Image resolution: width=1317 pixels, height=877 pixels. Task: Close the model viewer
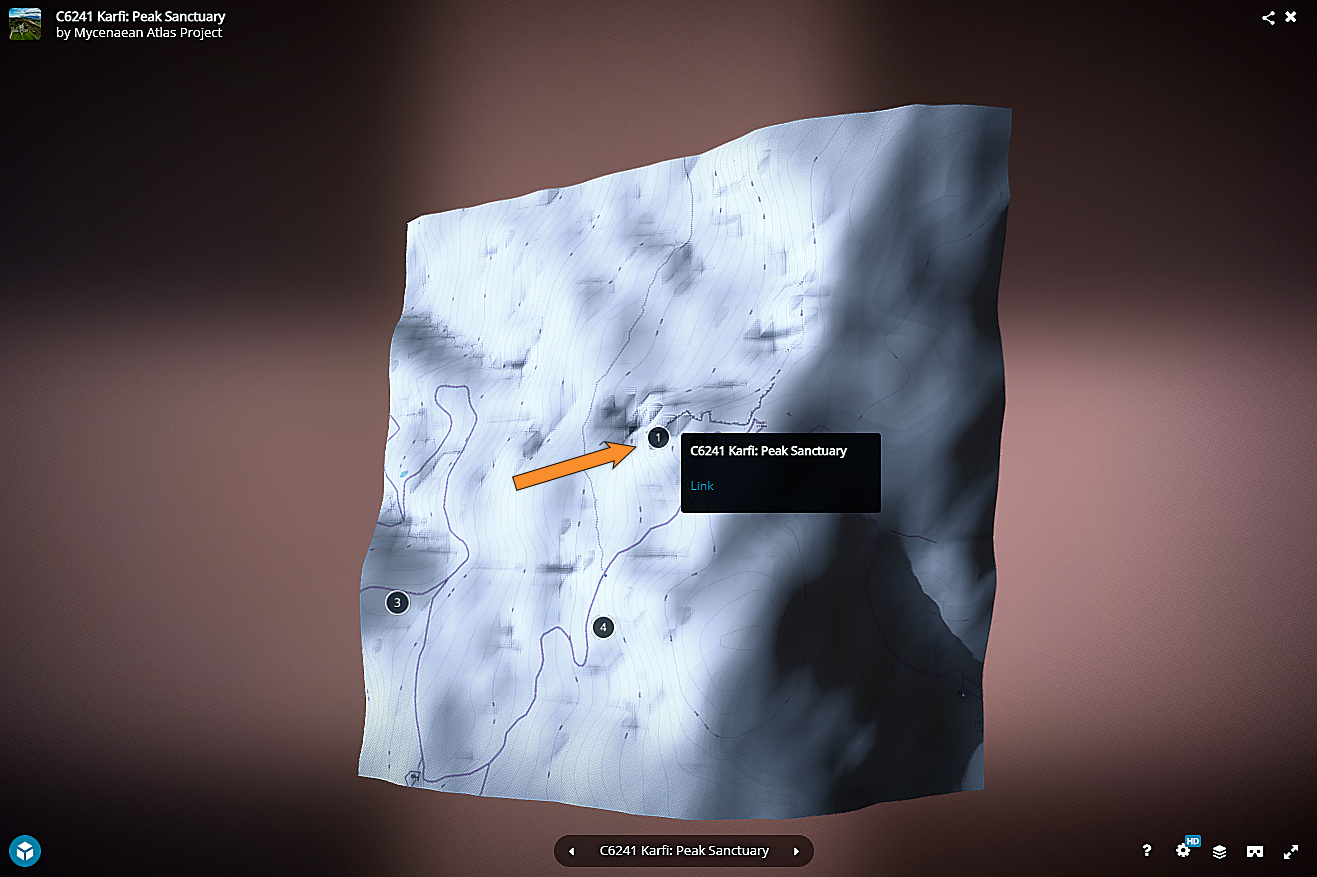[x=1291, y=17]
